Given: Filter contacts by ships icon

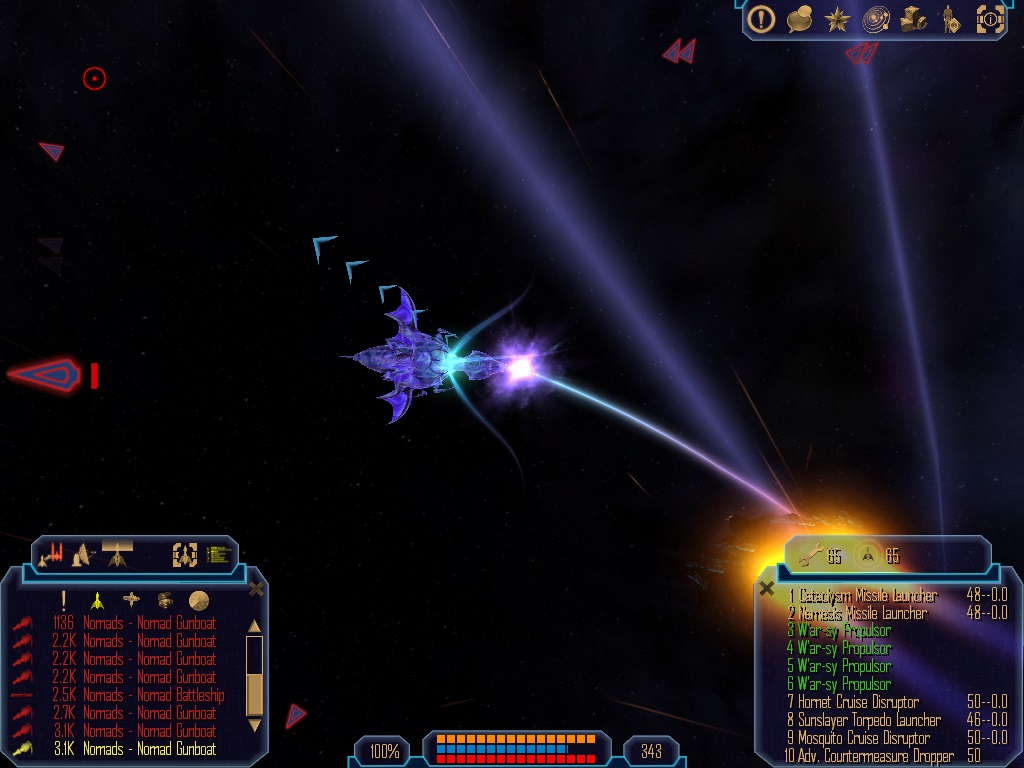Looking at the screenshot, I should [x=97, y=600].
